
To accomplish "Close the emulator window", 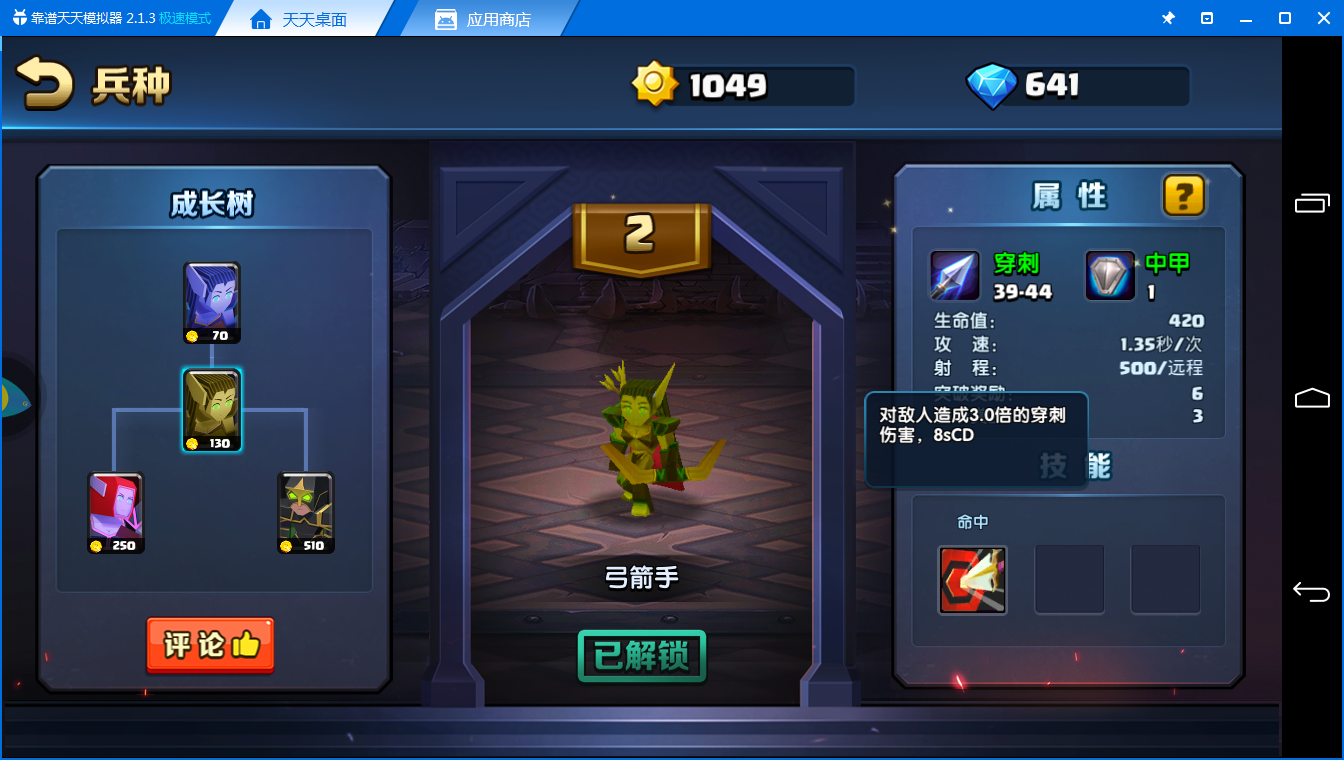I will tap(1323, 18).
